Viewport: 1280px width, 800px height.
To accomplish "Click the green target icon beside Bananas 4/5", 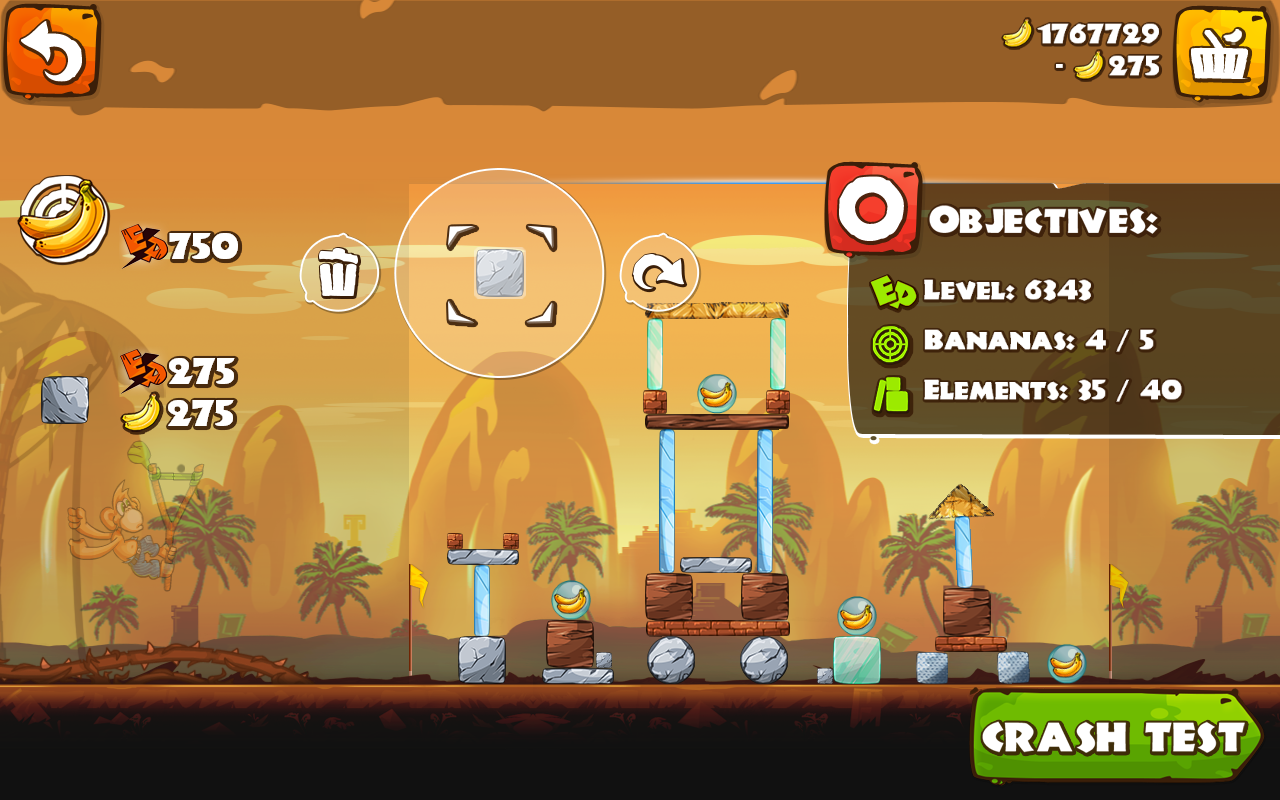I will click(x=888, y=344).
